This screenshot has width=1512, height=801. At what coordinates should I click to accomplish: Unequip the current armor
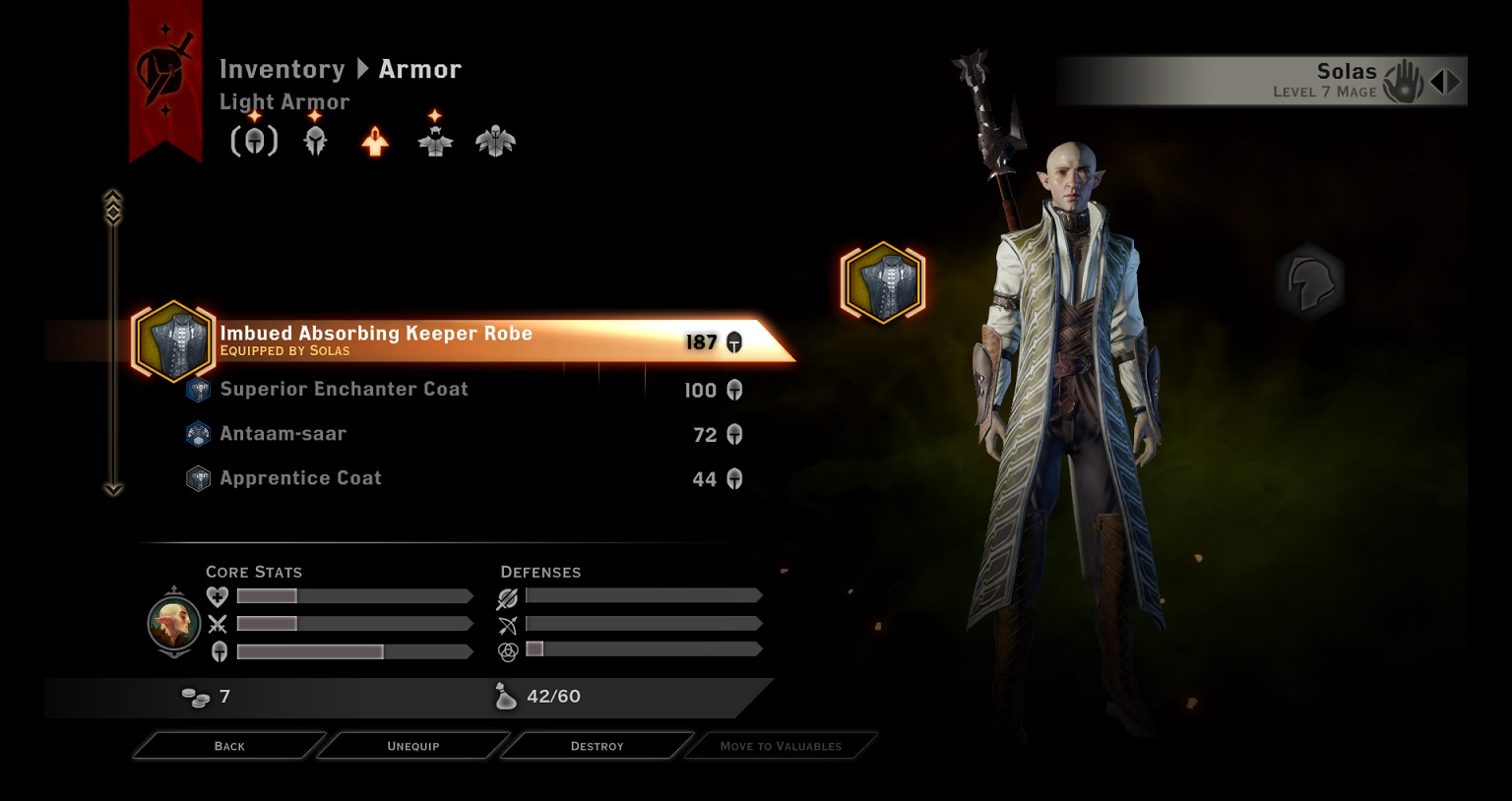(413, 746)
